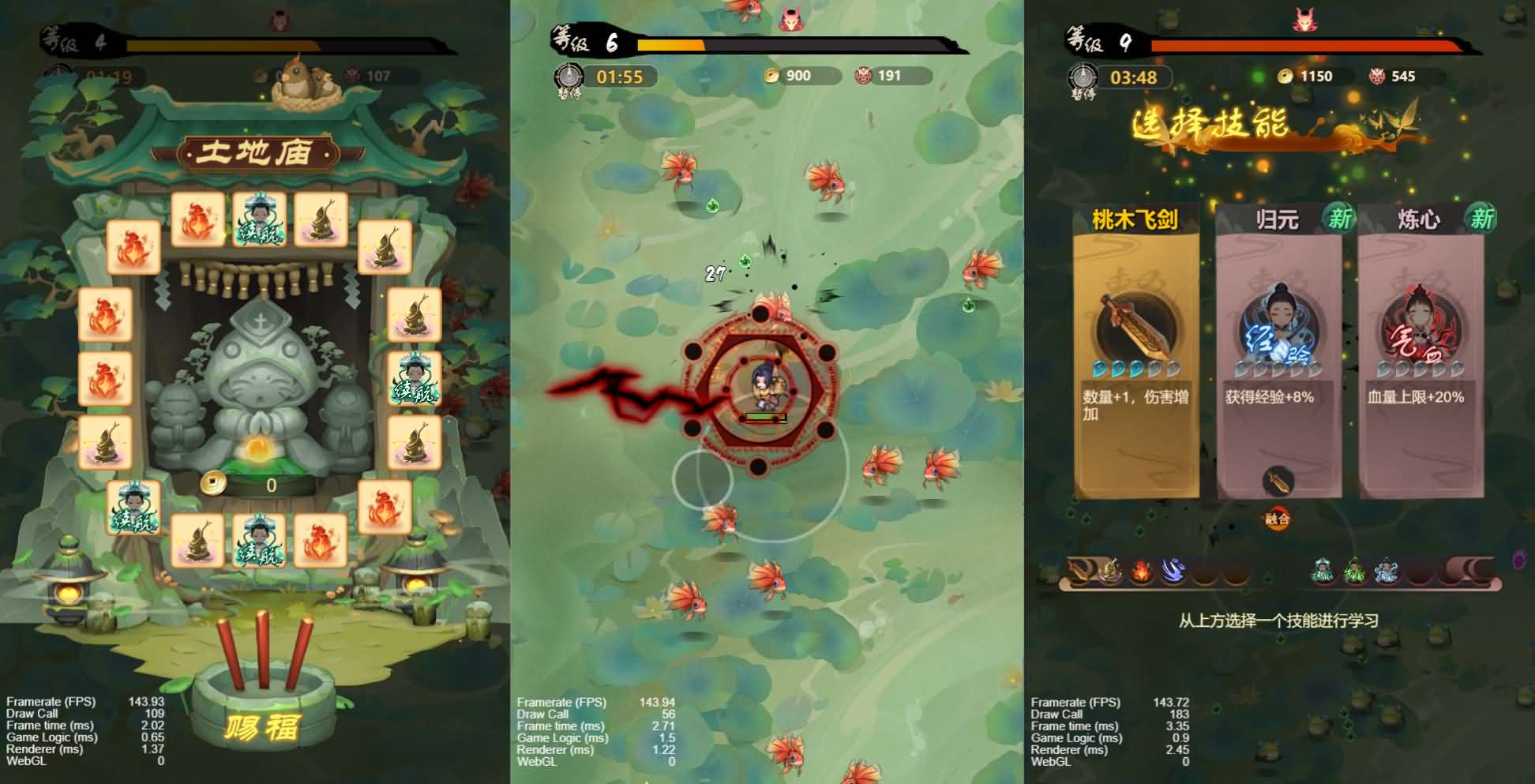Click the 融合 fusion icon

(1277, 518)
